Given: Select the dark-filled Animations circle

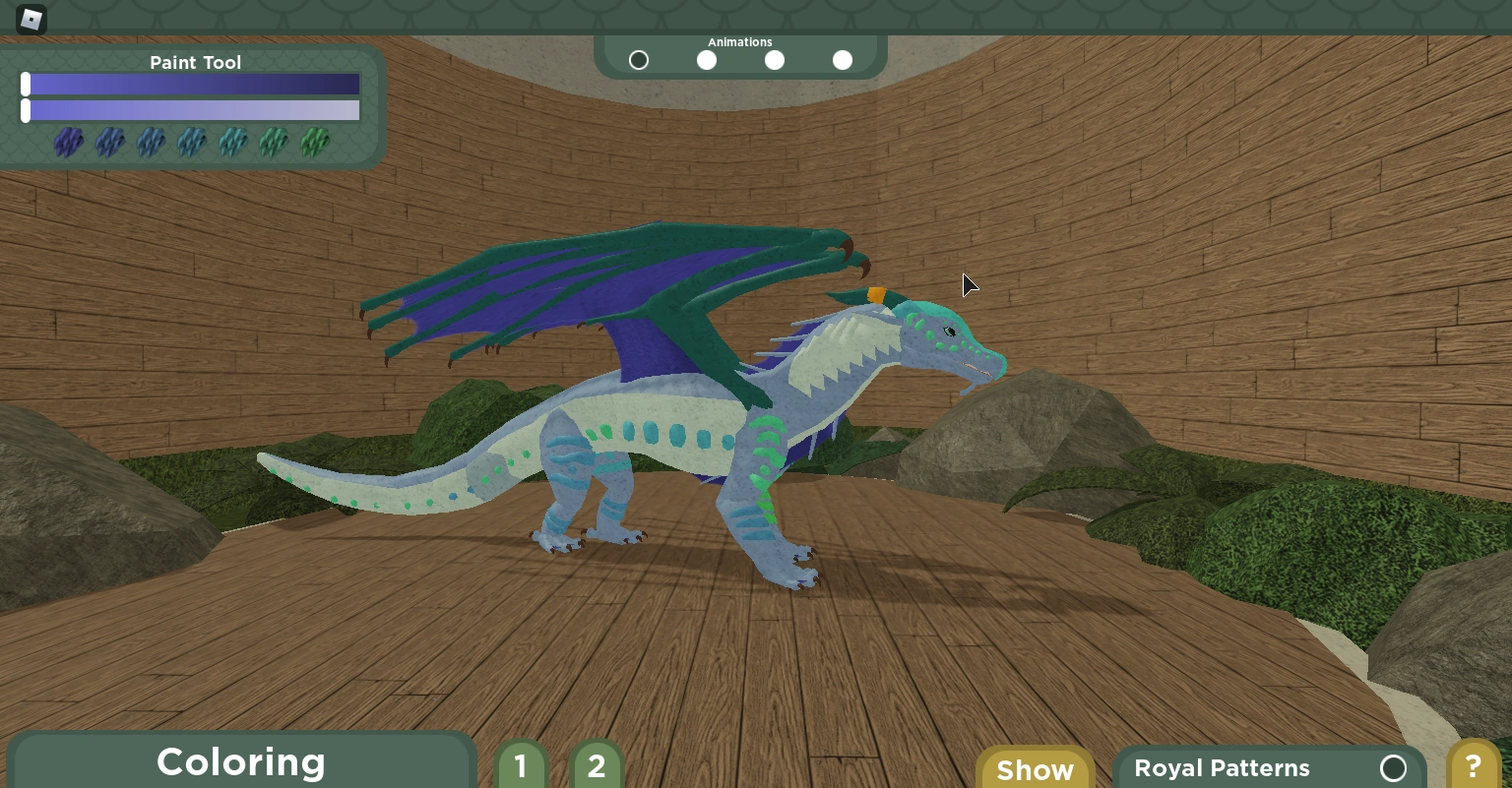Looking at the screenshot, I should (639, 61).
